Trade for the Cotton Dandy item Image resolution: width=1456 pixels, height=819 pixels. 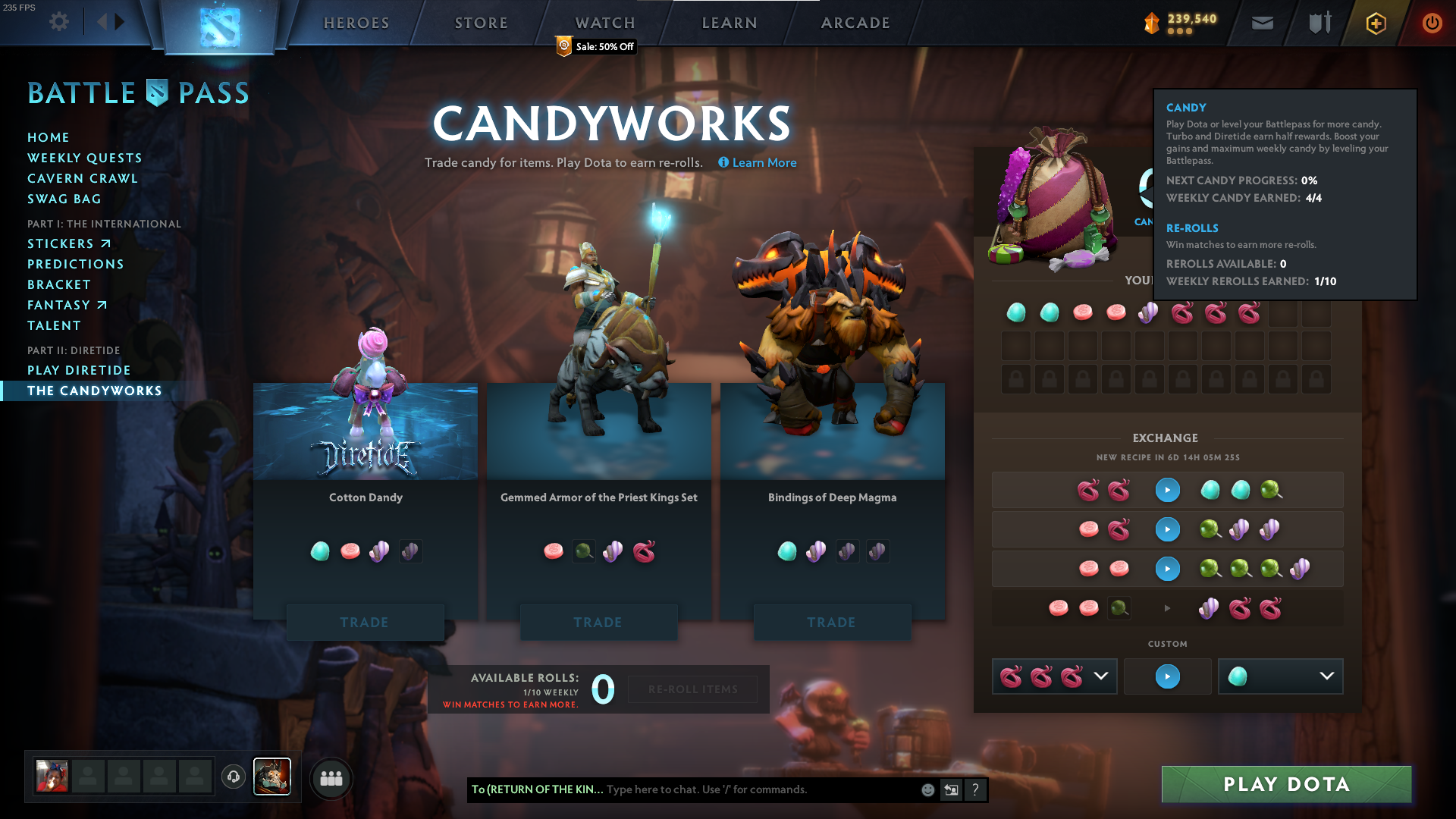pos(366,622)
